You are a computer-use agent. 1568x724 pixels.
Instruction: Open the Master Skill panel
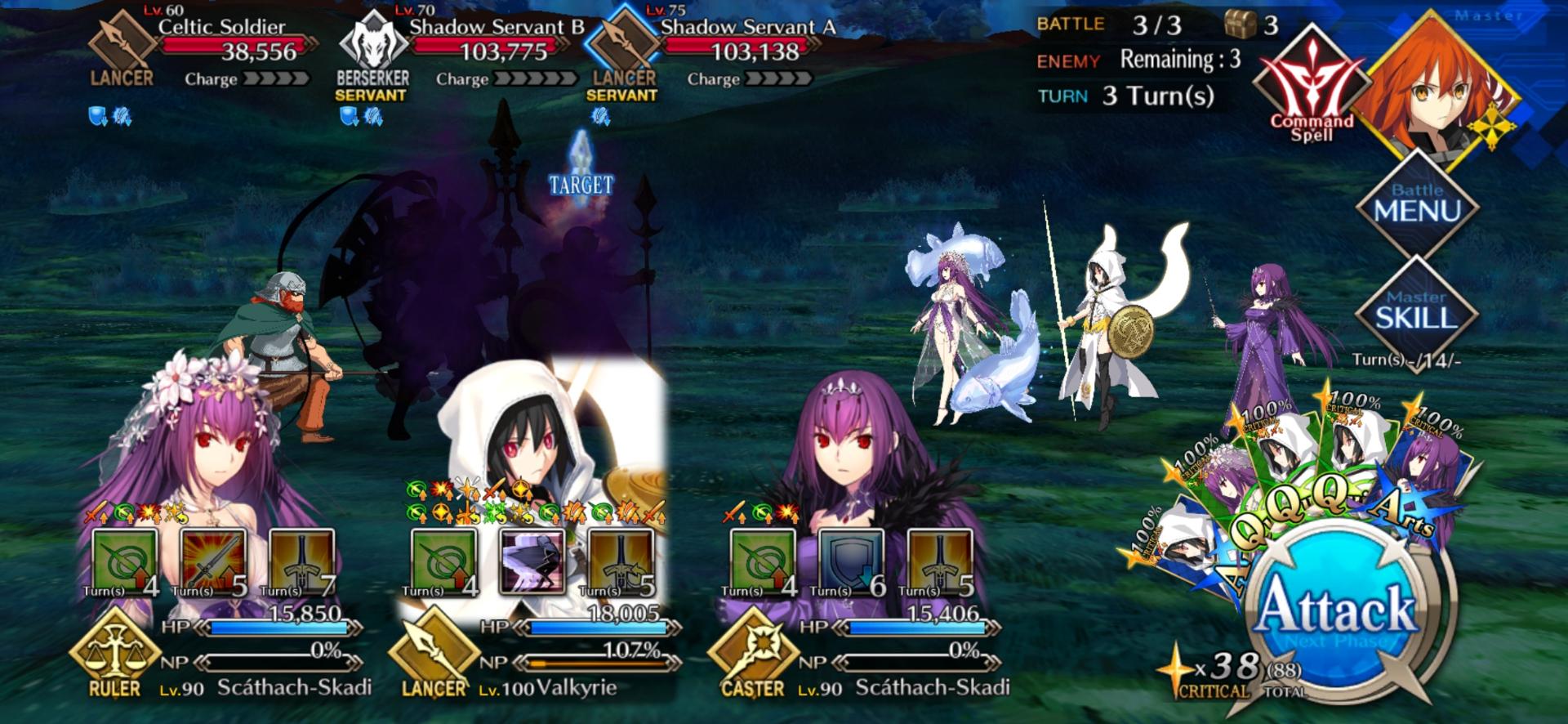tap(1417, 311)
